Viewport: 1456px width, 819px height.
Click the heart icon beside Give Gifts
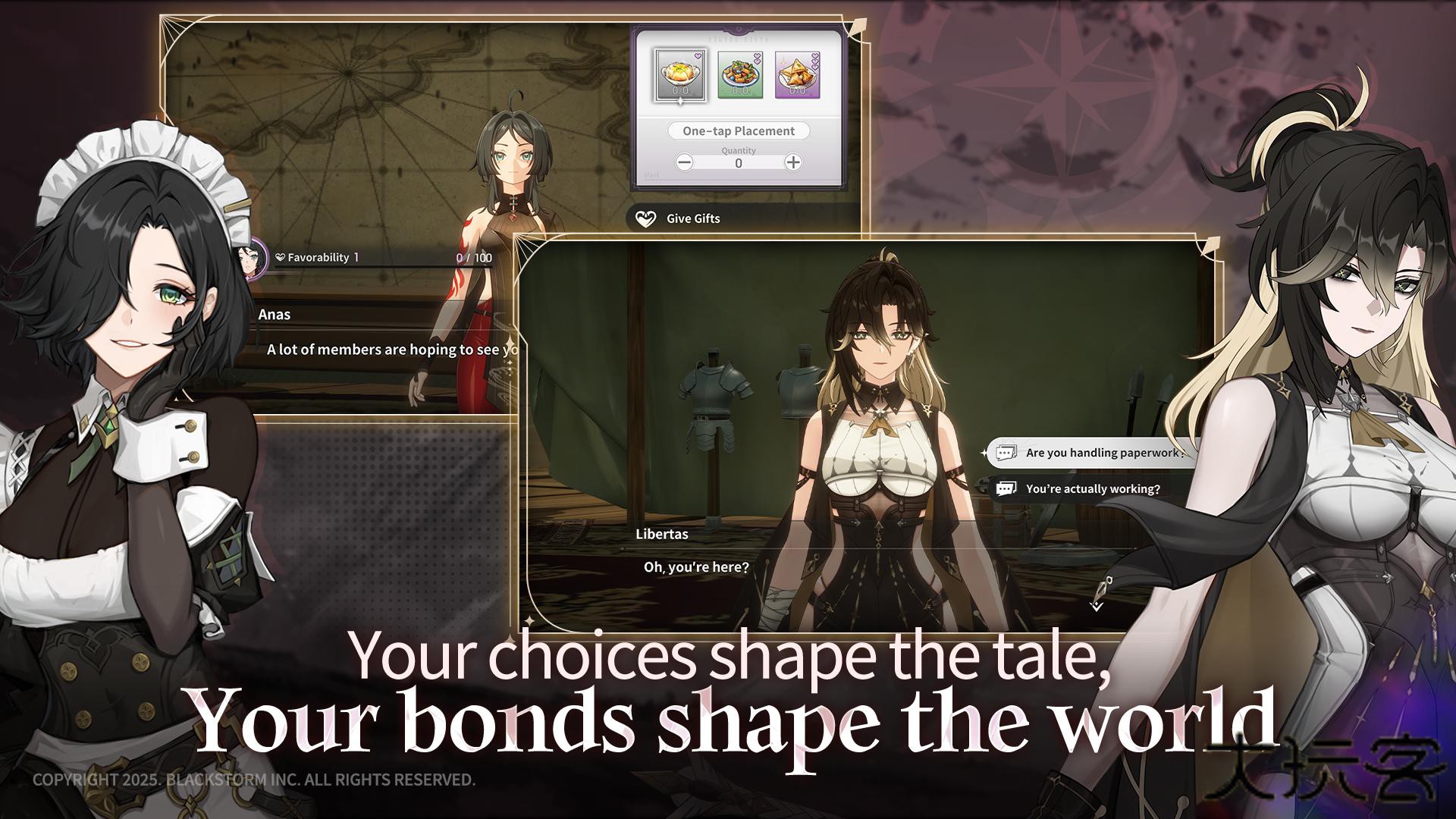click(645, 218)
